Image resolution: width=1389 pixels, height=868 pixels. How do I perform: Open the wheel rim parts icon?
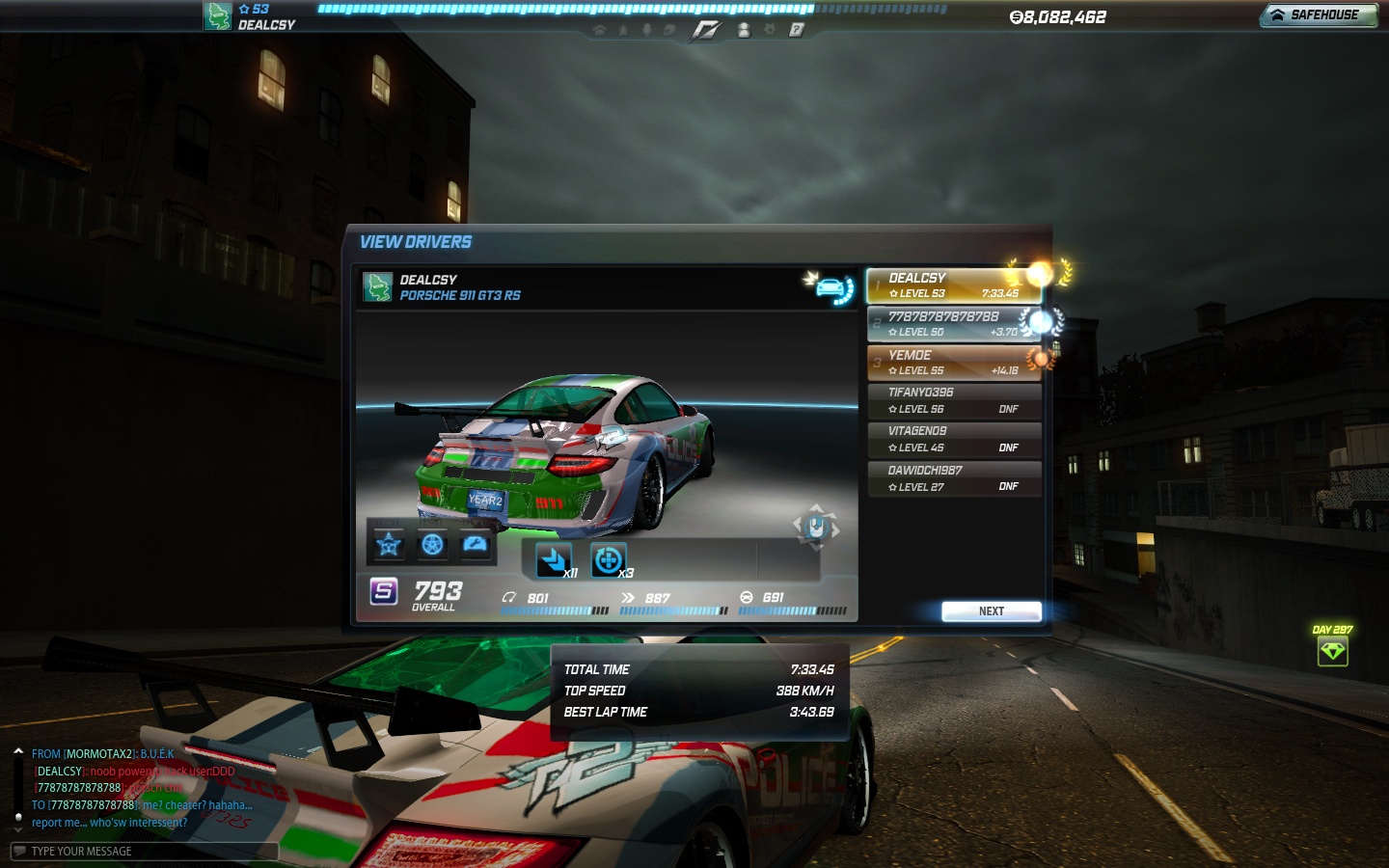(x=432, y=545)
